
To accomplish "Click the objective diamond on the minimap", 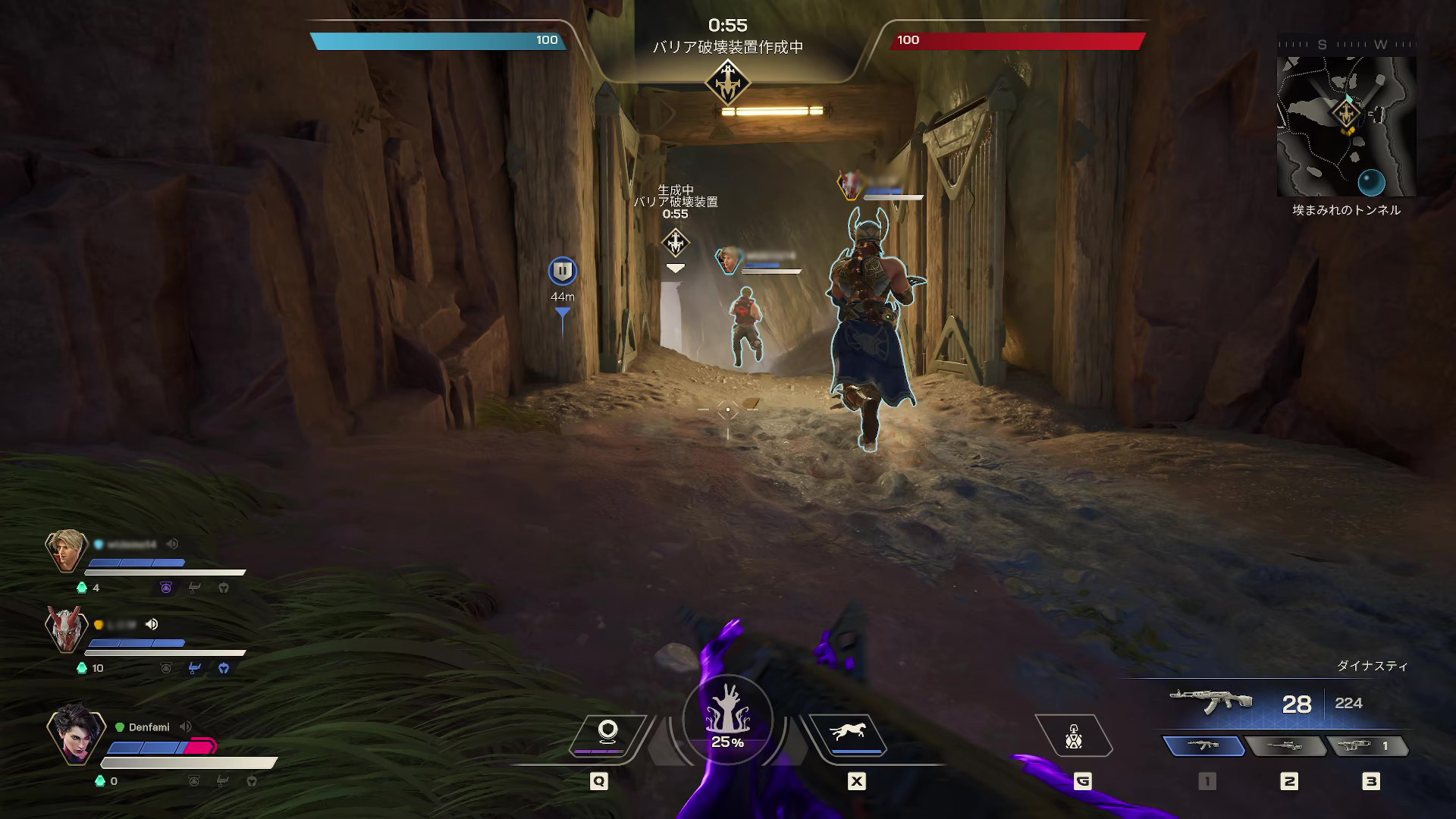I will [1347, 114].
